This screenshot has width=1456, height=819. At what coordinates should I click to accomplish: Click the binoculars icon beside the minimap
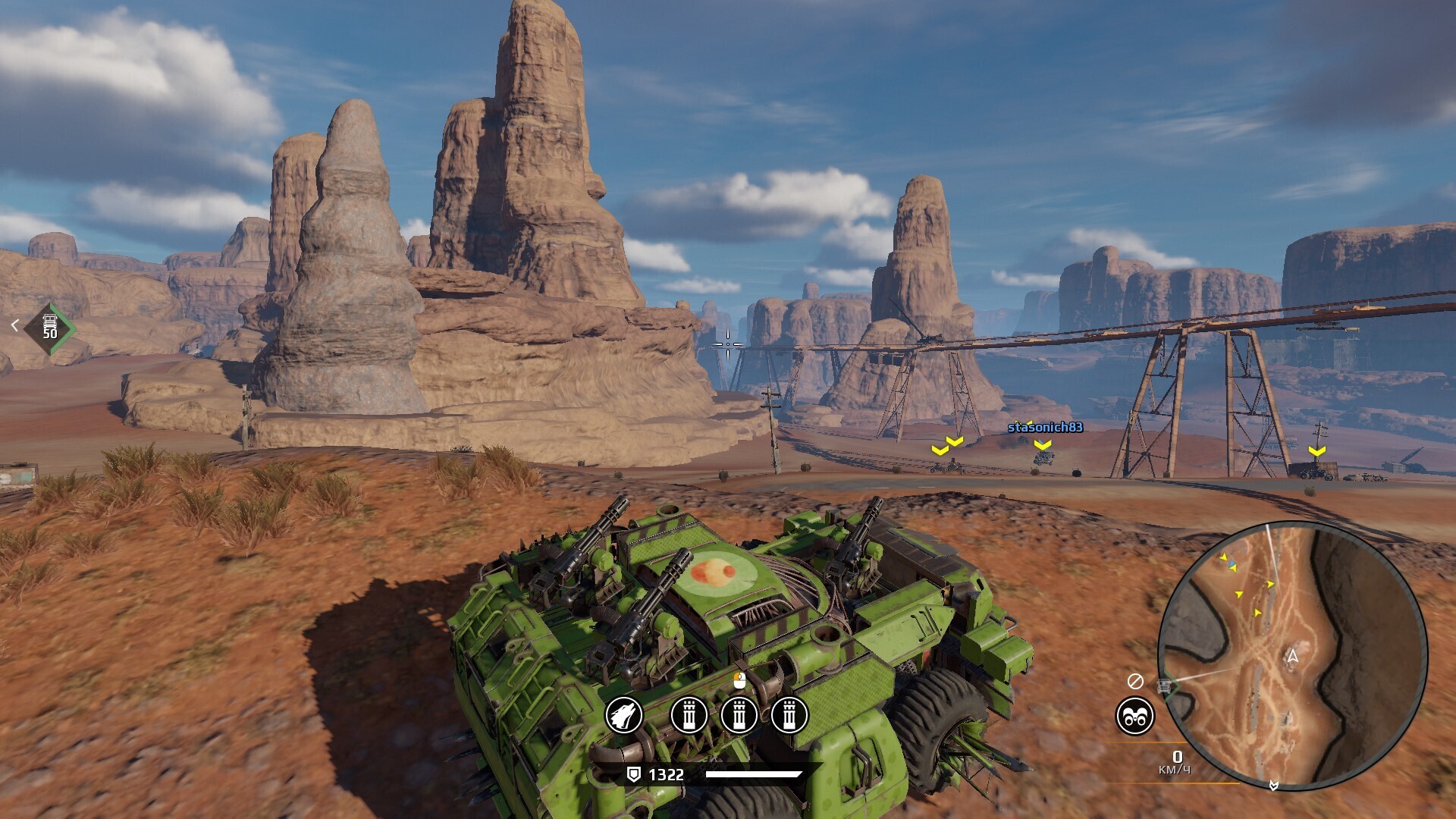click(x=1134, y=717)
